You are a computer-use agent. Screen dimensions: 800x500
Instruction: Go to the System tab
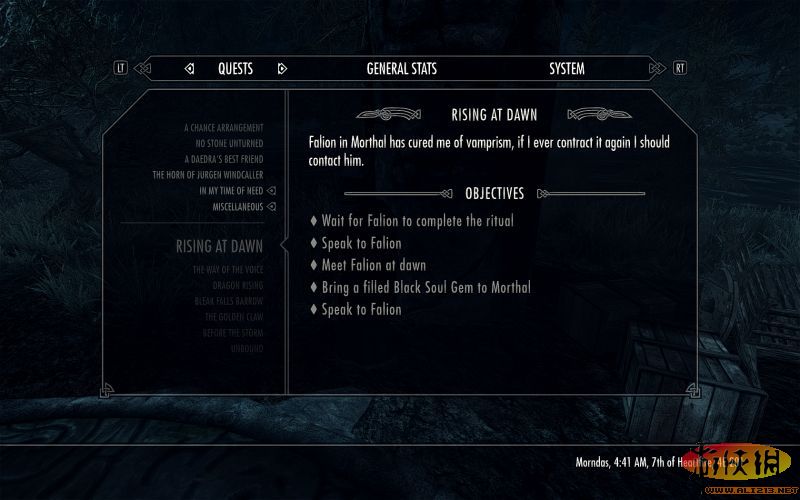[566, 69]
